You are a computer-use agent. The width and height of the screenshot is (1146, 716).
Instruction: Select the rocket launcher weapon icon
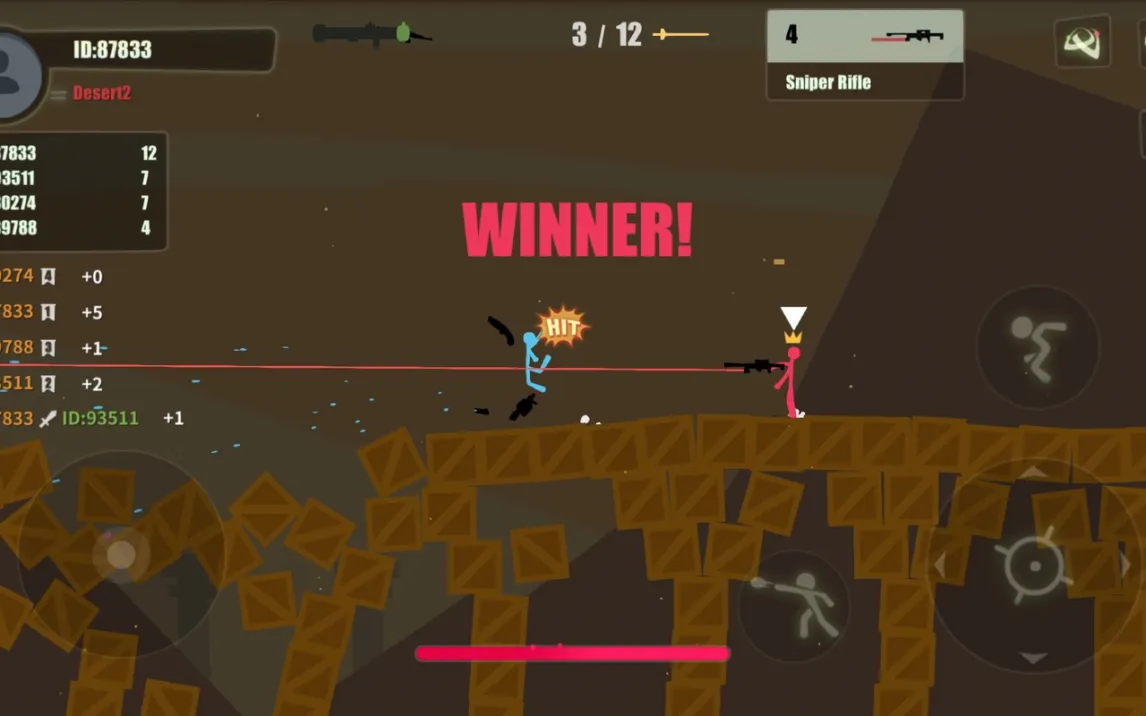(x=371, y=34)
